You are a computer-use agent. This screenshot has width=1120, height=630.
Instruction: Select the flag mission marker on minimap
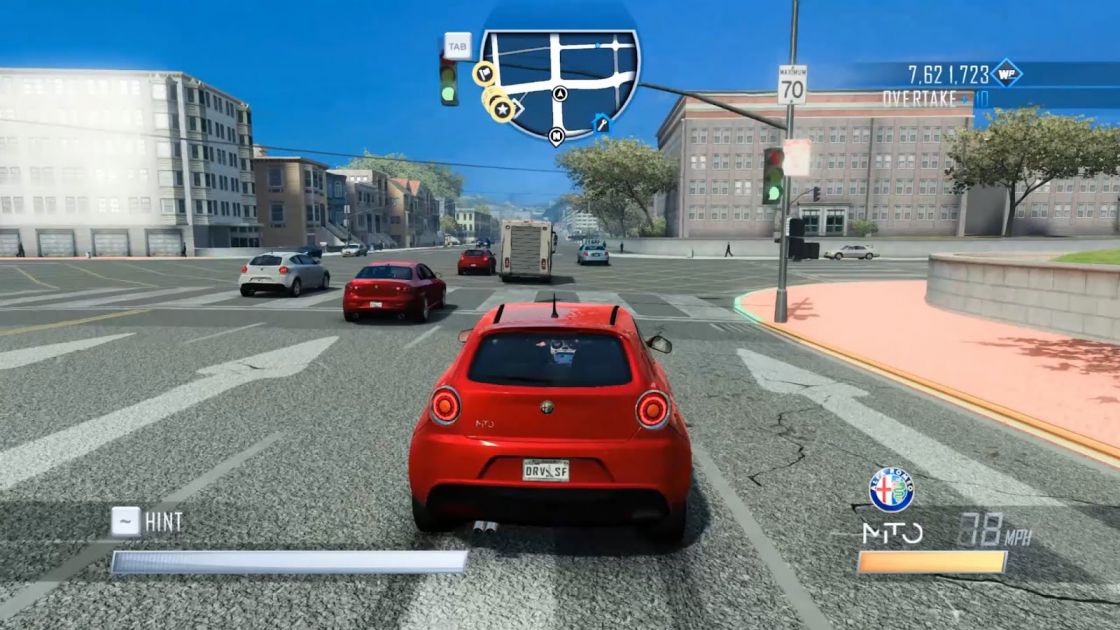(484, 72)
